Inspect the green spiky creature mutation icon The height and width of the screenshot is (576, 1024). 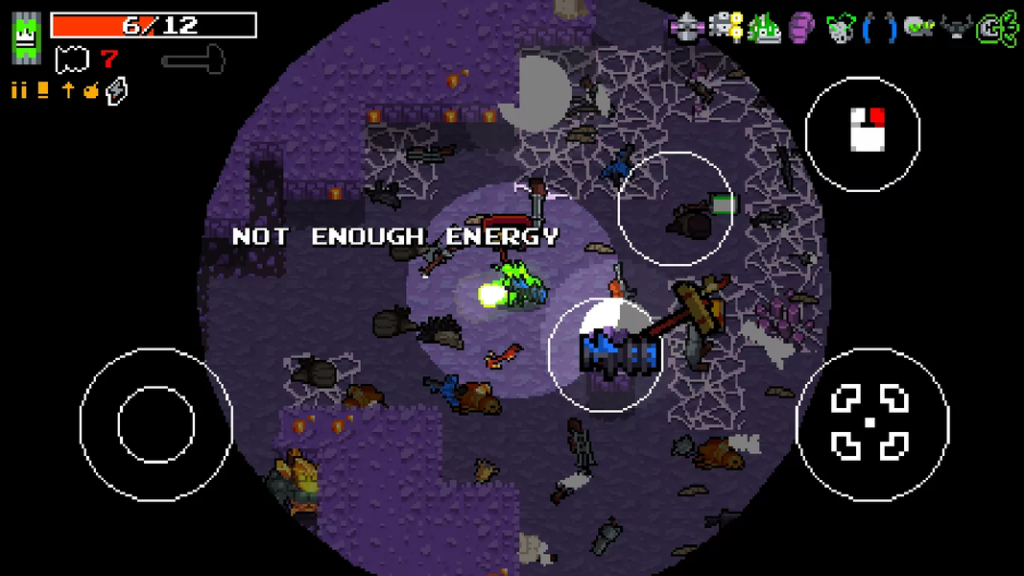click(765, 27)
